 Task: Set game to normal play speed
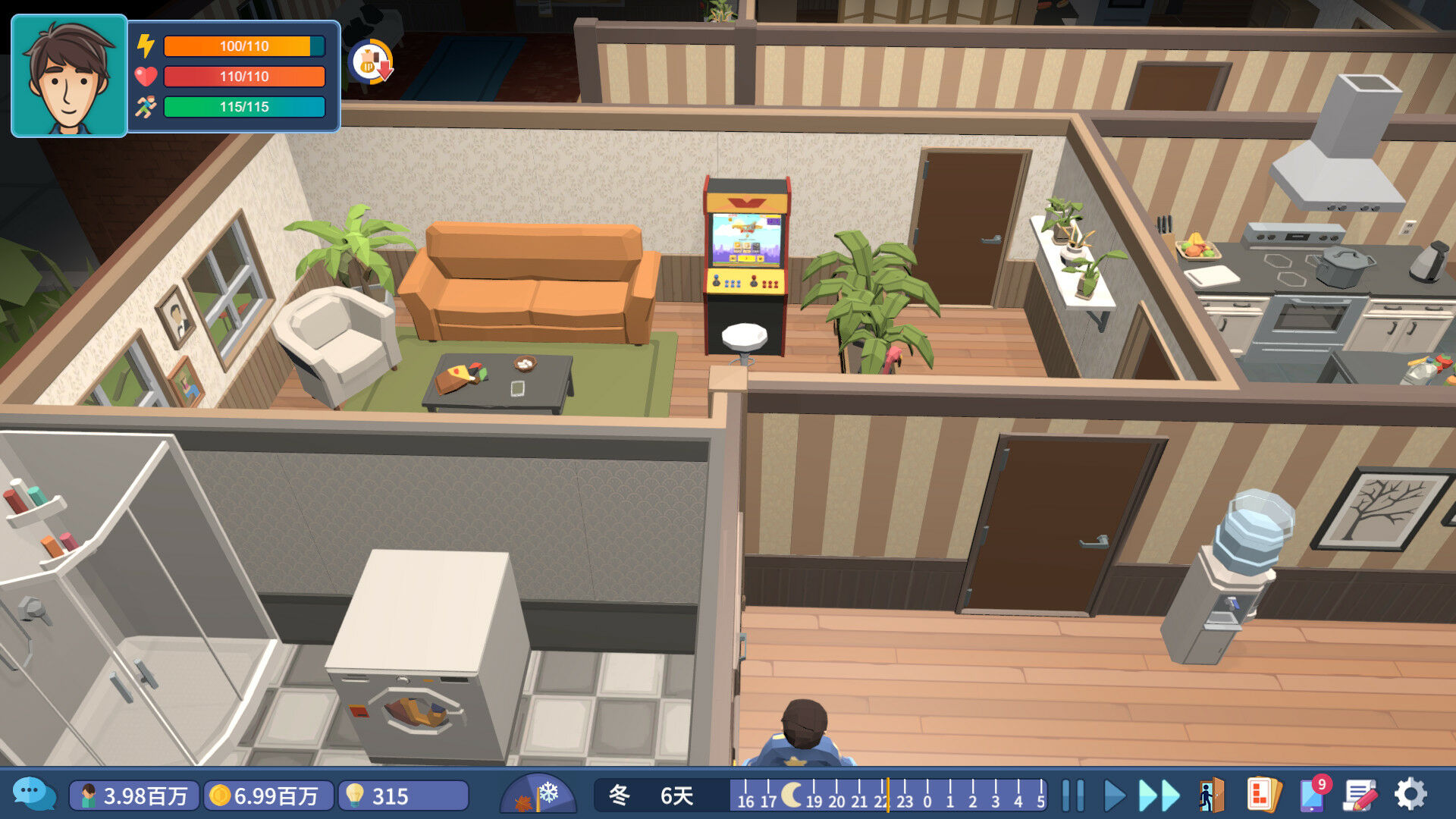point(1113,795)
